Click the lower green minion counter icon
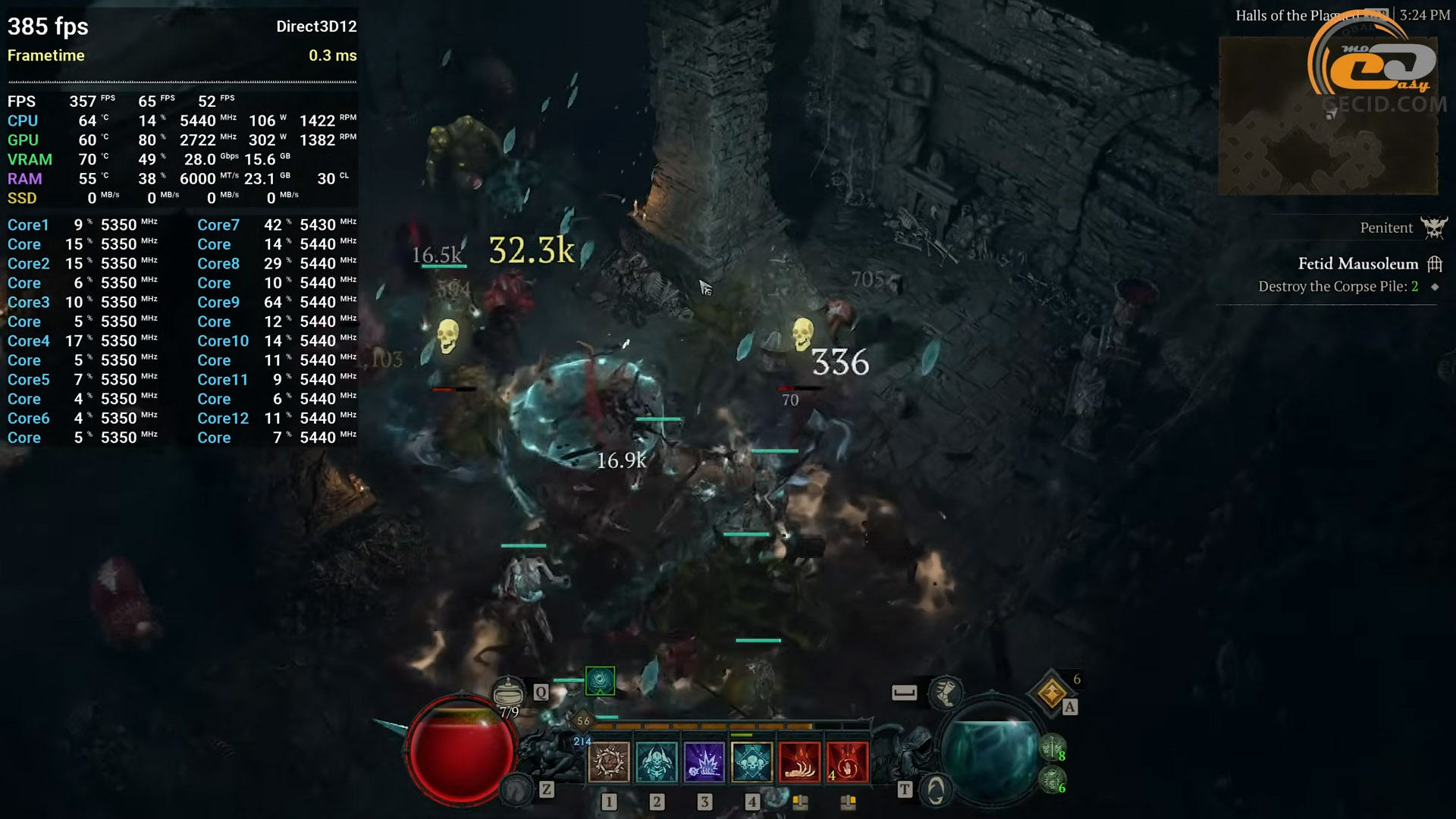The image size is (1456, 819). [x=1052, y=780]
